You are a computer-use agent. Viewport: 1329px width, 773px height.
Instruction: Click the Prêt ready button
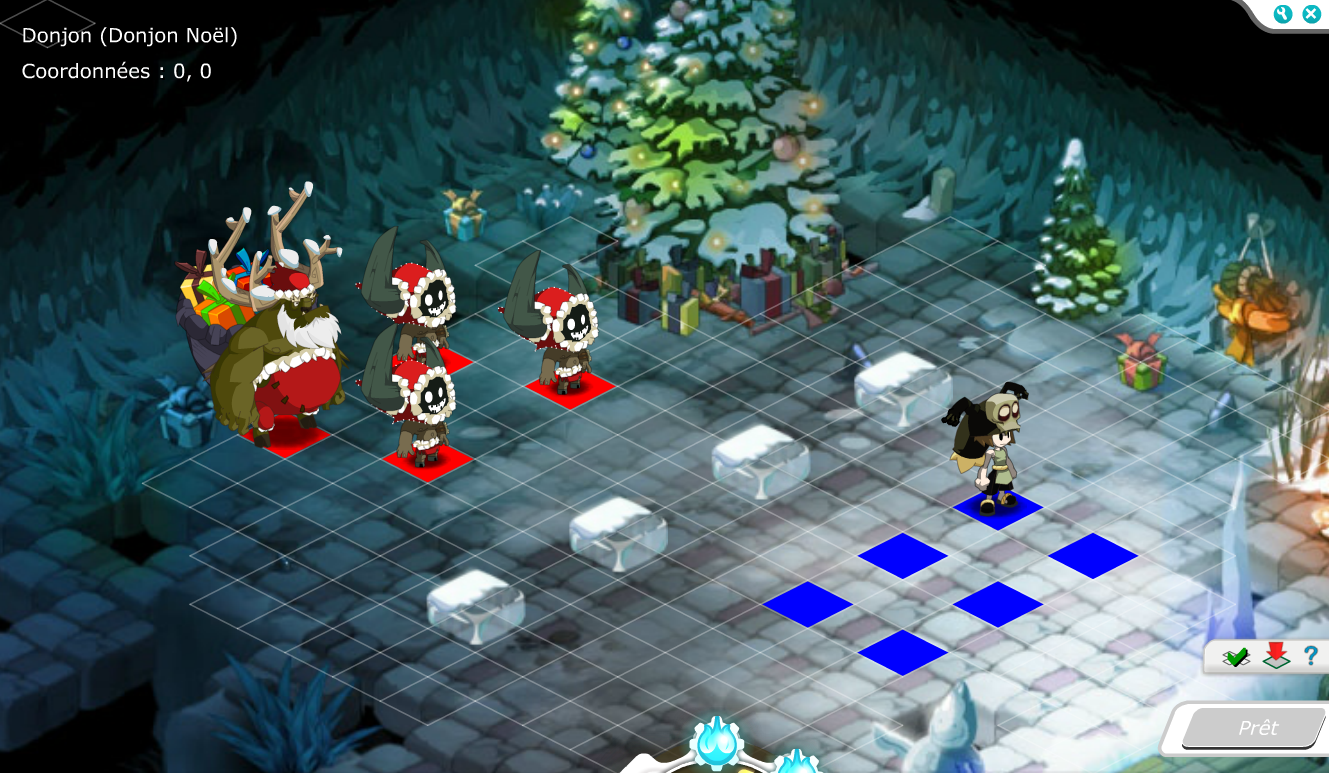(x=1256, y=728)
